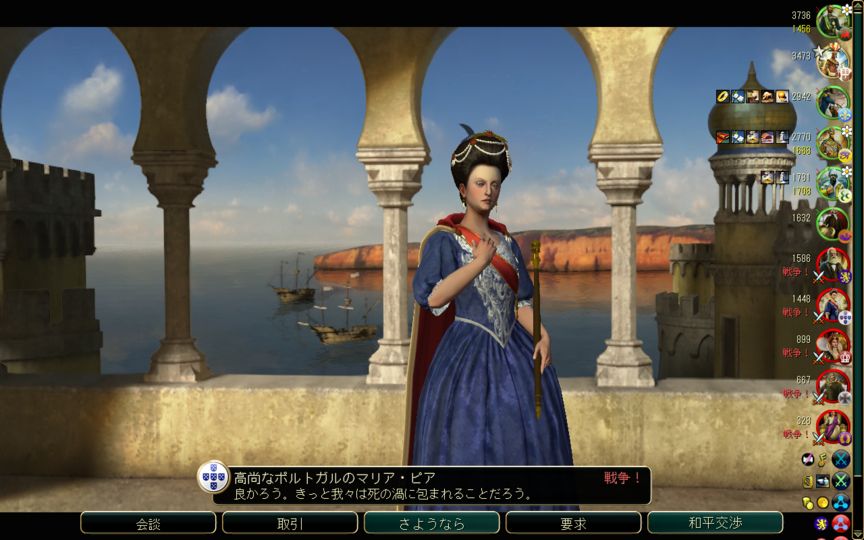Select the leader portrait scoring 1632

coord(832,223)
